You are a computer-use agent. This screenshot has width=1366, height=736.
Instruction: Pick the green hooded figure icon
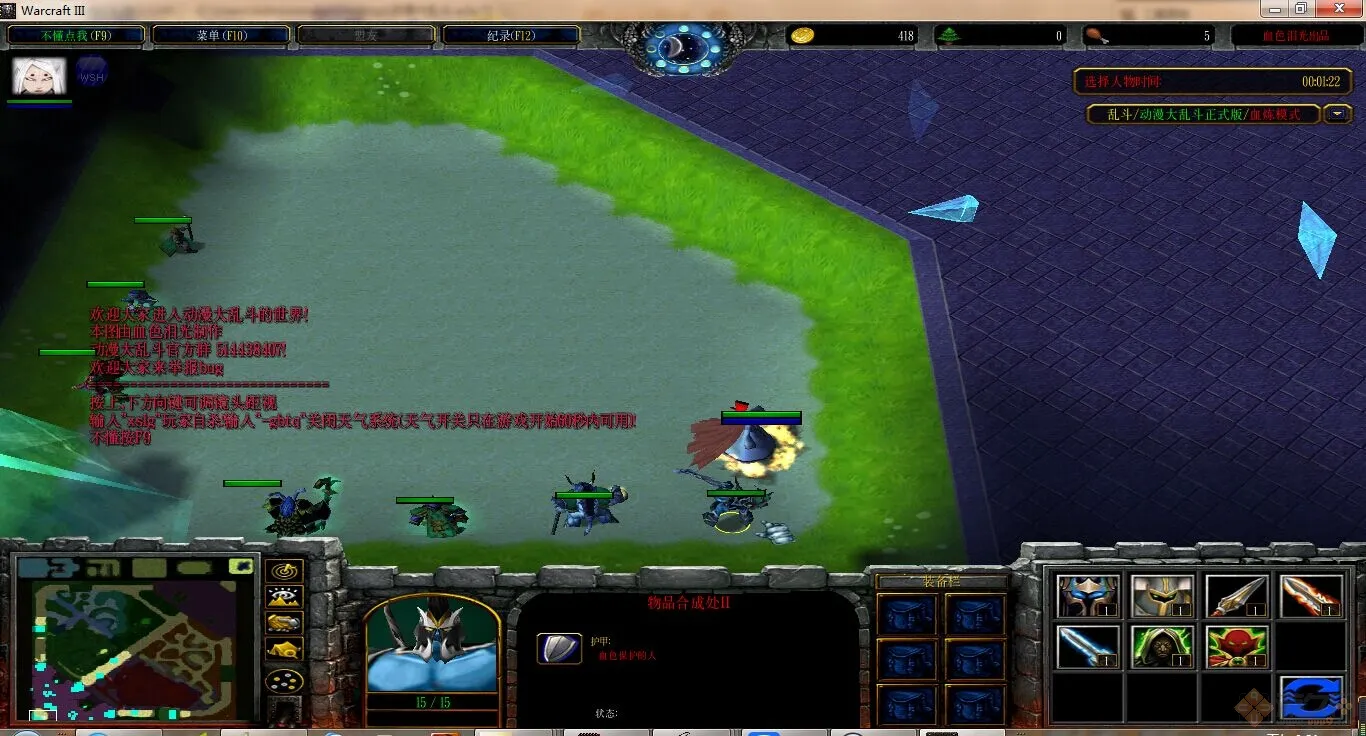1162,647
